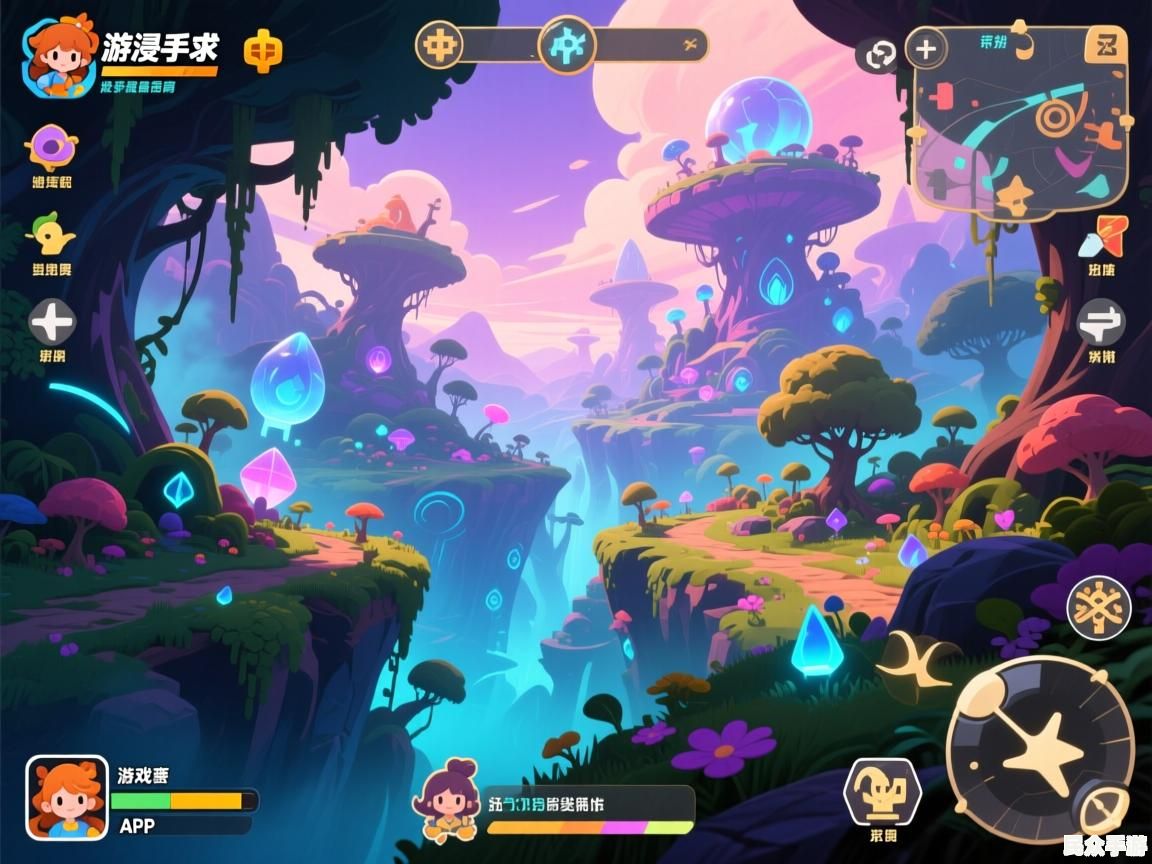
Task: Select the blue creature emblem in top bar
Action: coord(567,45)
